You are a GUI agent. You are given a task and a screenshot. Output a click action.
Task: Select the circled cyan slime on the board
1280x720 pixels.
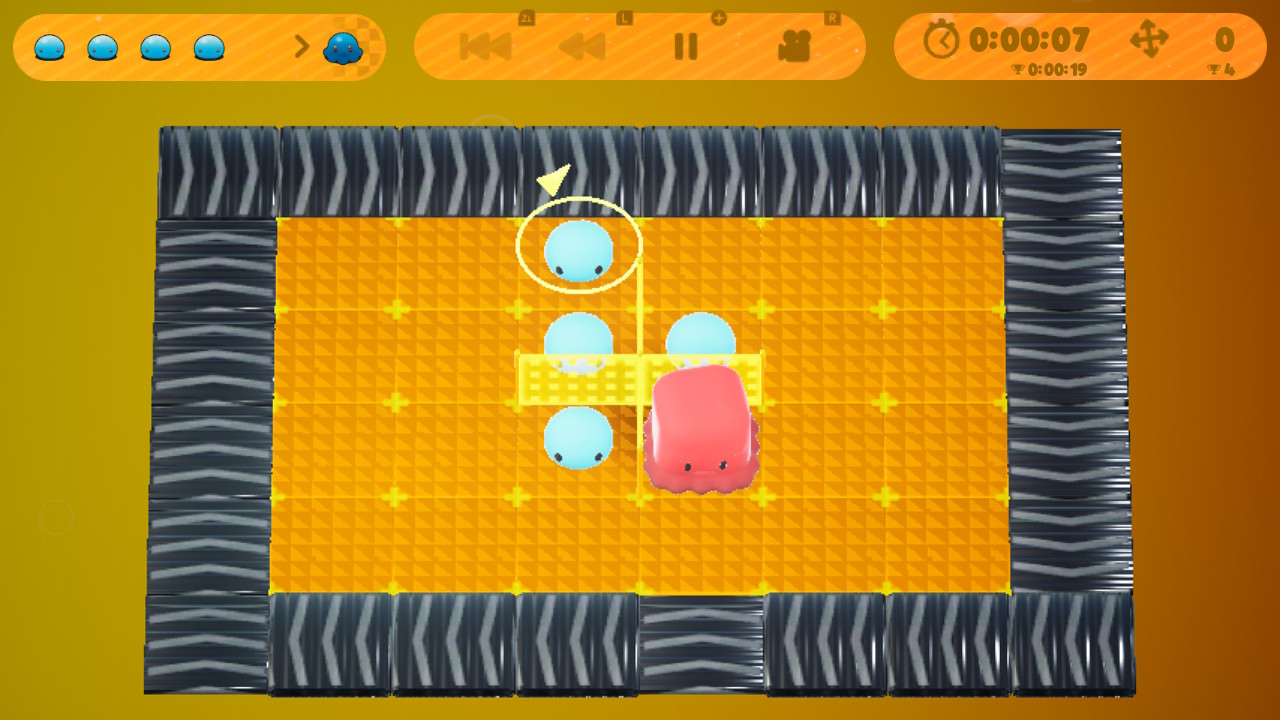578,250
